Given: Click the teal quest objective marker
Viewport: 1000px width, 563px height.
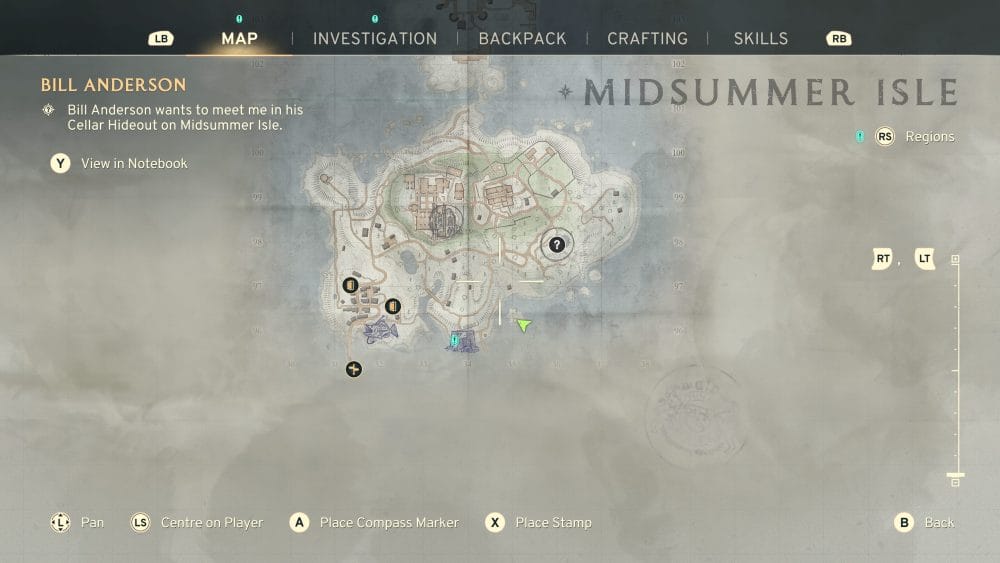Looking at the screenshot, I should [x=454, y=341].
